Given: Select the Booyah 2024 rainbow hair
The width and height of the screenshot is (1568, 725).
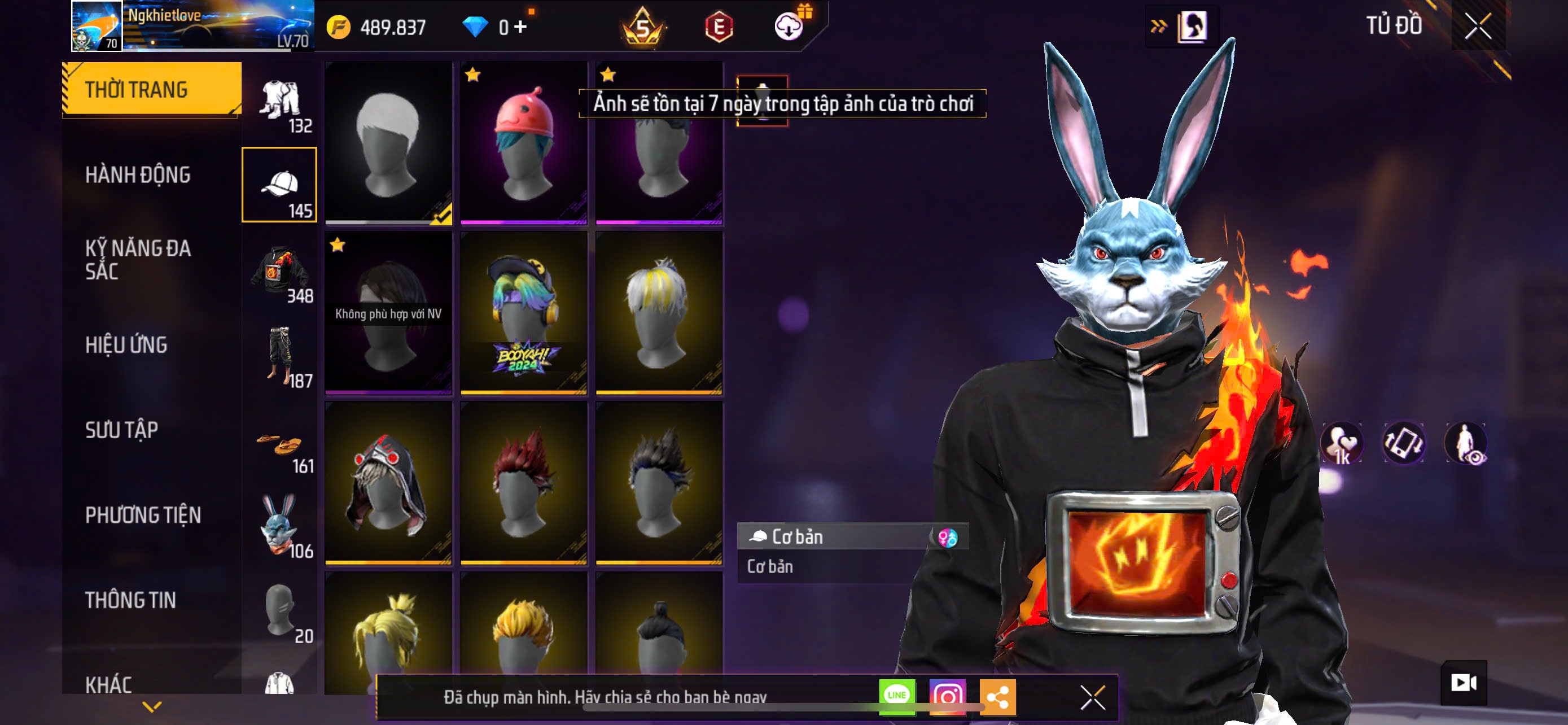Looking at the screenshot, I should [x=523, y=312].
